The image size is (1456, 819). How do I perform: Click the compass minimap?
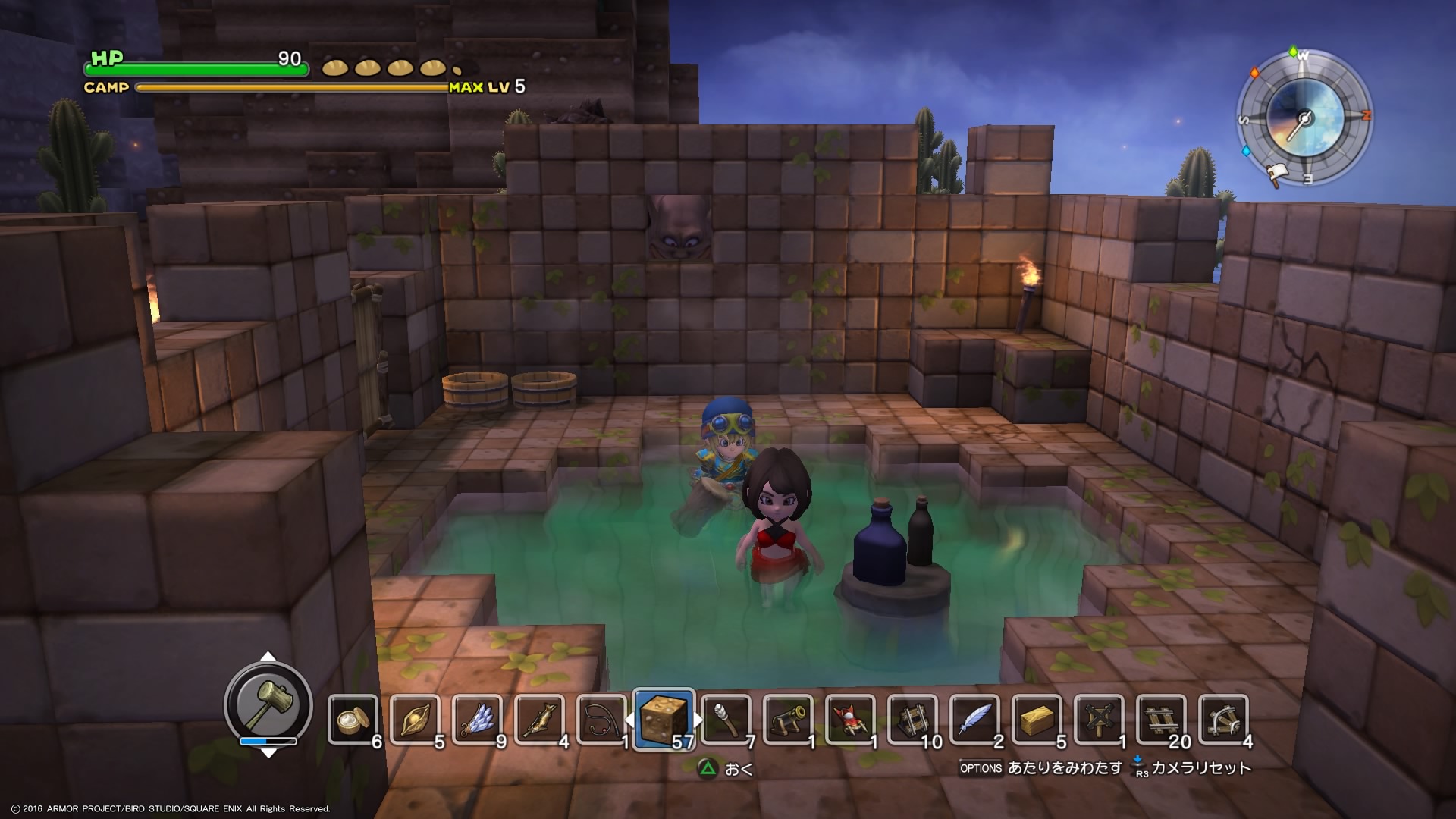coord(1304,118)
